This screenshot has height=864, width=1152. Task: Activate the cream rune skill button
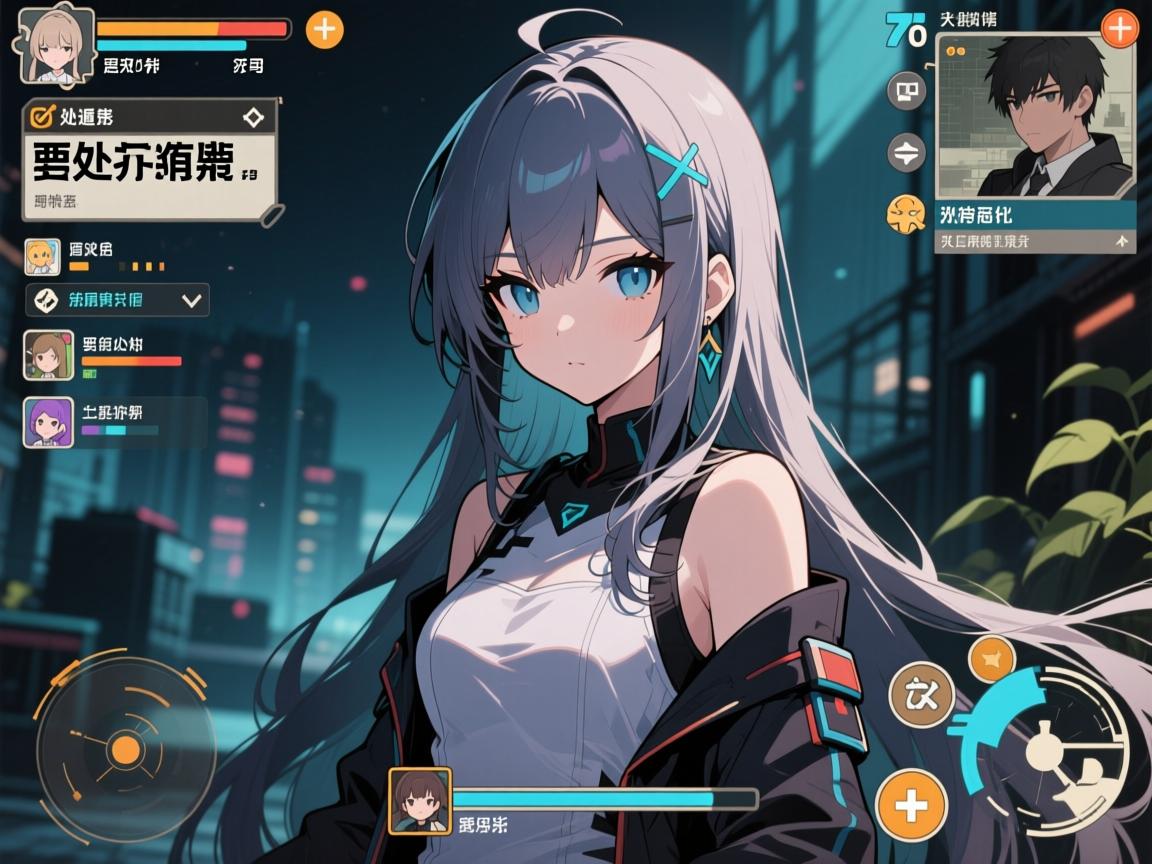[921, 694]
